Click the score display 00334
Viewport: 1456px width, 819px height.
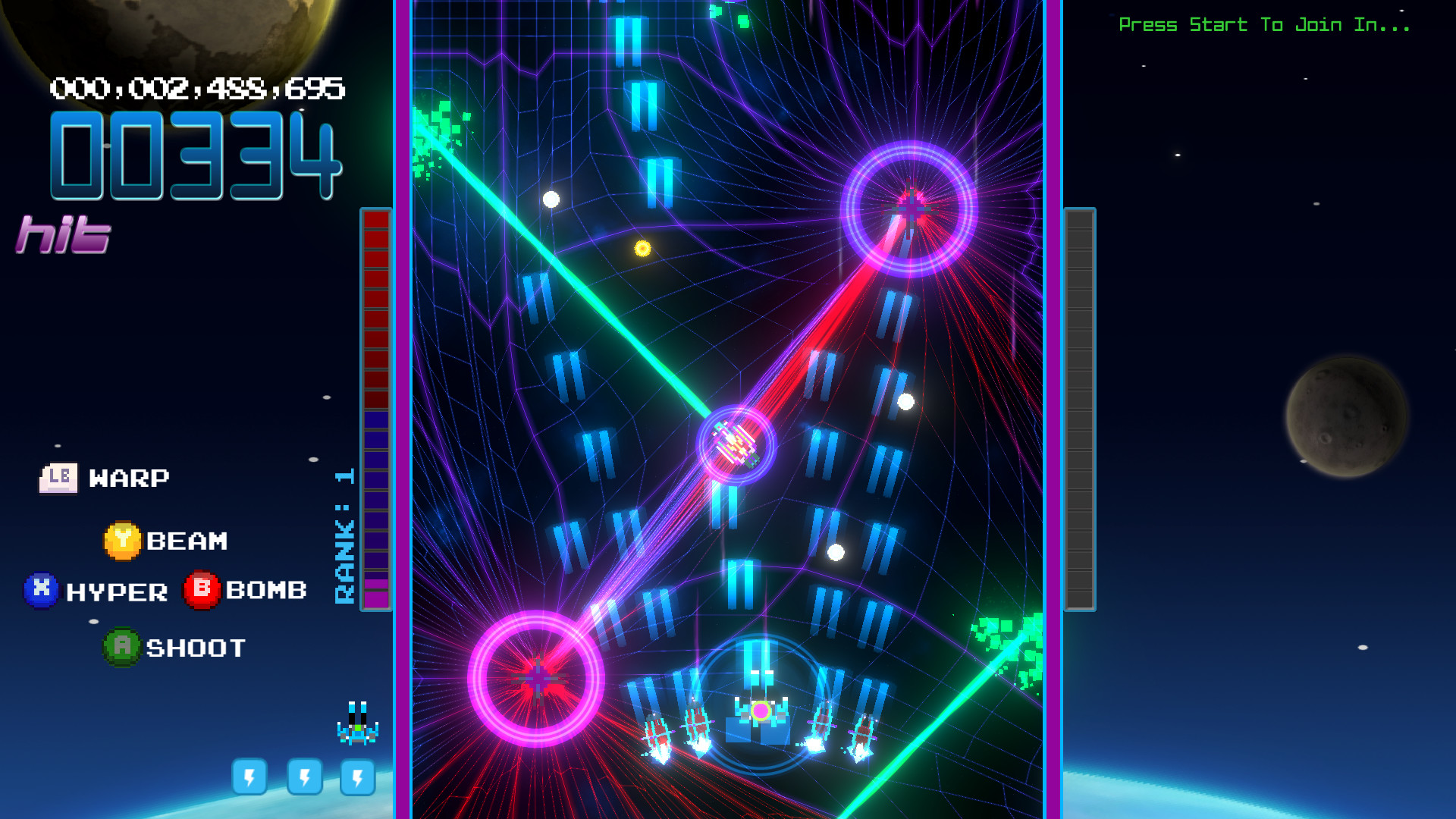click(x=193, y=157)
